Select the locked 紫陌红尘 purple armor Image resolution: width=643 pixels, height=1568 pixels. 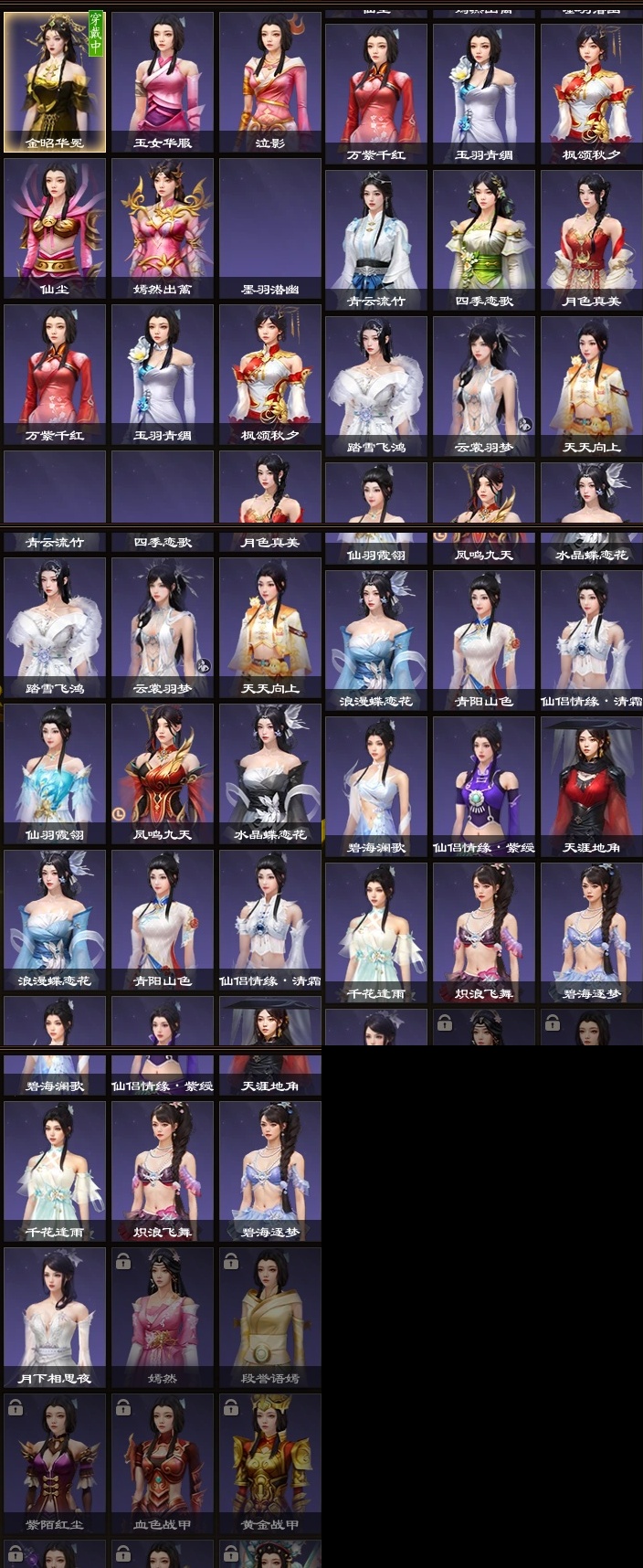point(55,1463)
